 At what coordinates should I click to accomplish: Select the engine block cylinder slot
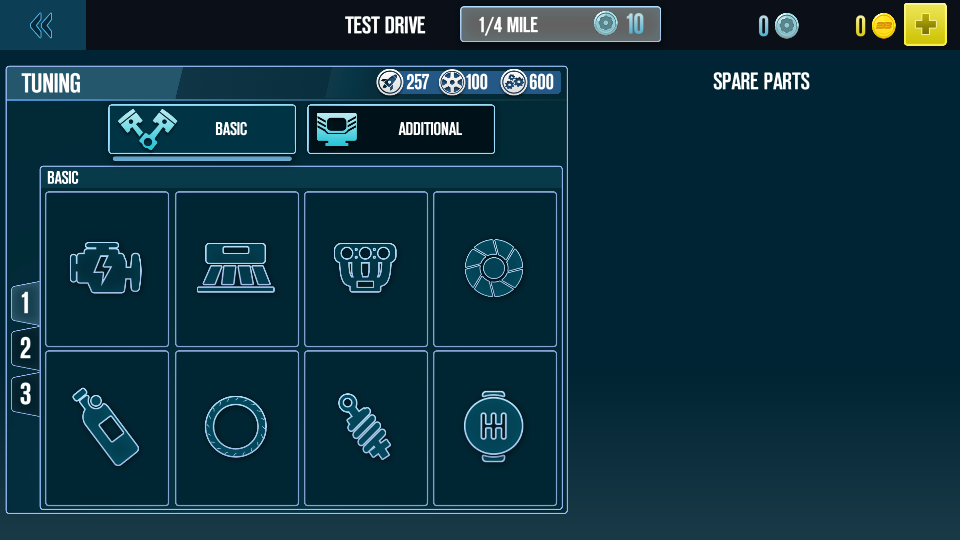pos(366,269)
